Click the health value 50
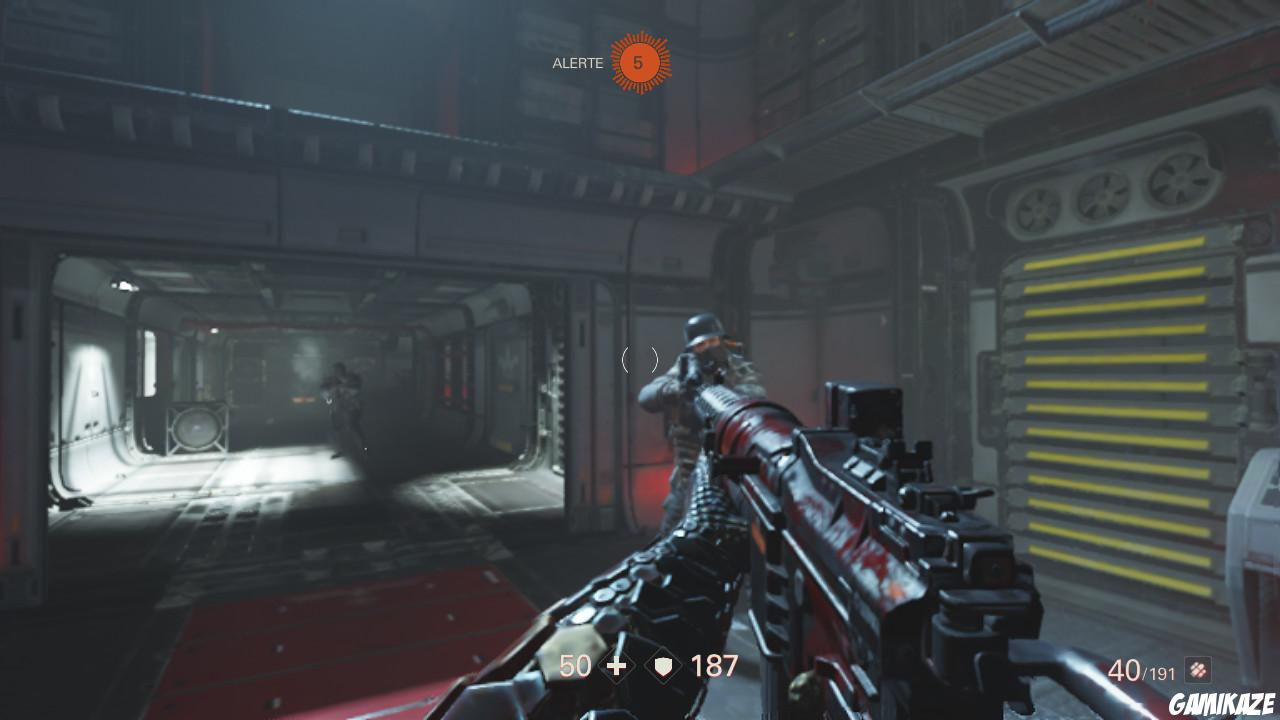This screenshot has height=720, width=1280. point(573,666)
